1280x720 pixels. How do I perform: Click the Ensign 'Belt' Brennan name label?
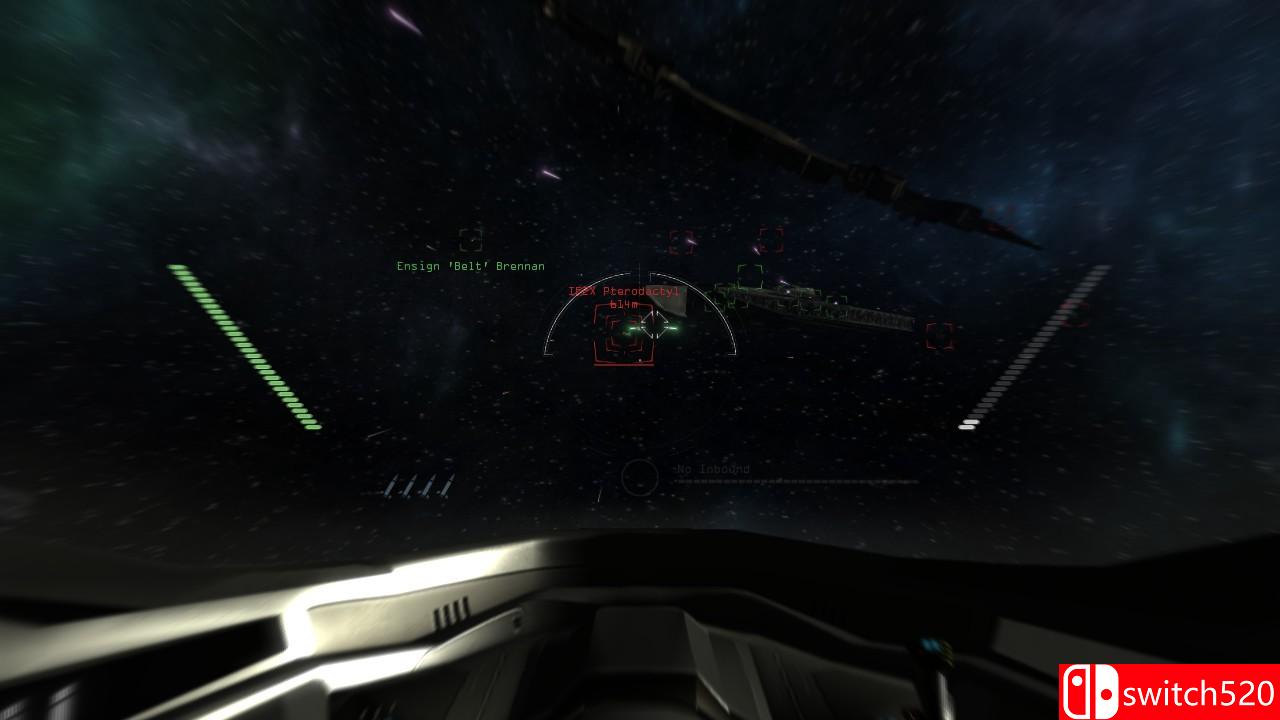pos(470,266)
